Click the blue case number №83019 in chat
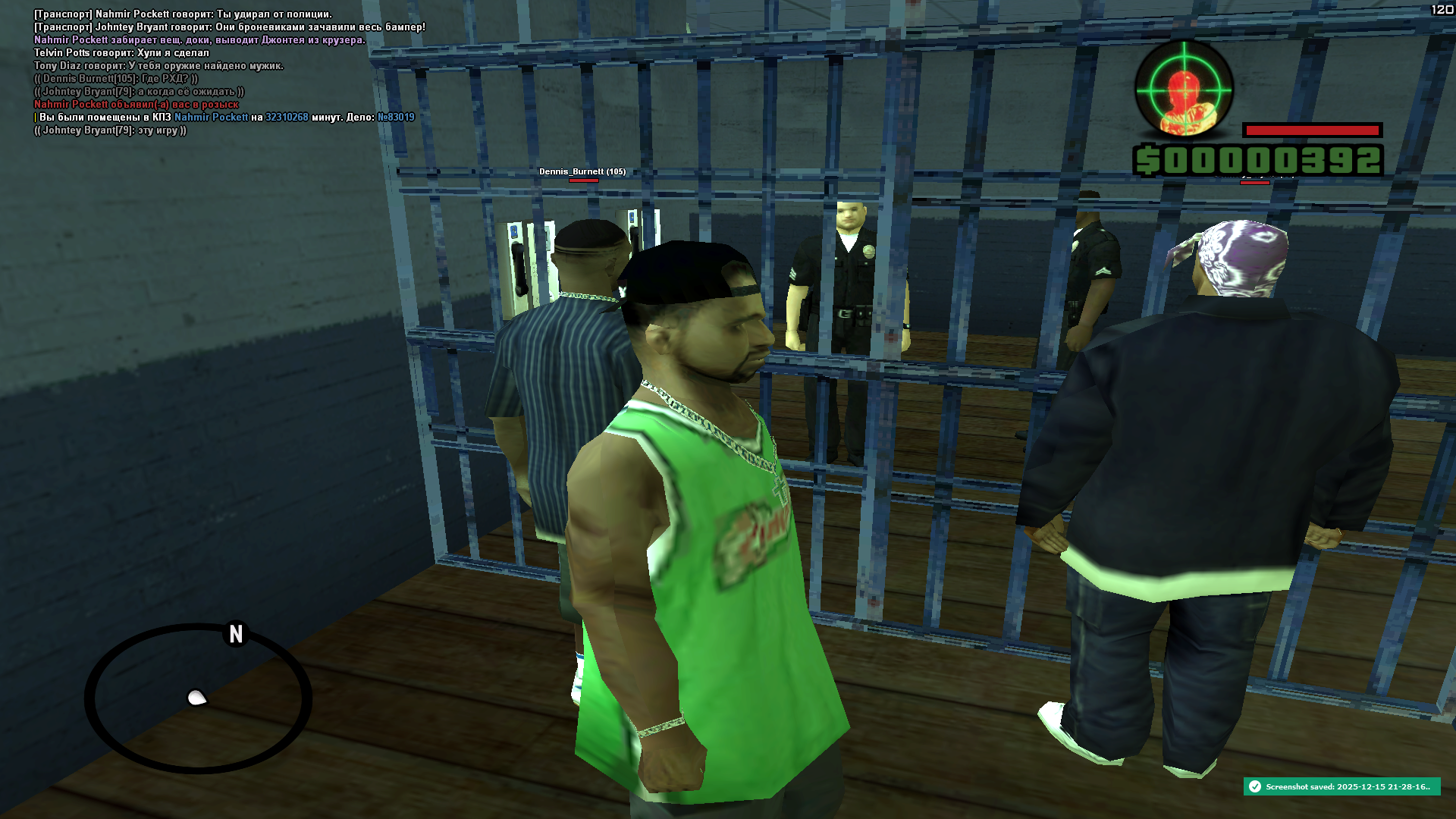1456x819 pixels. tap(396, 118)
